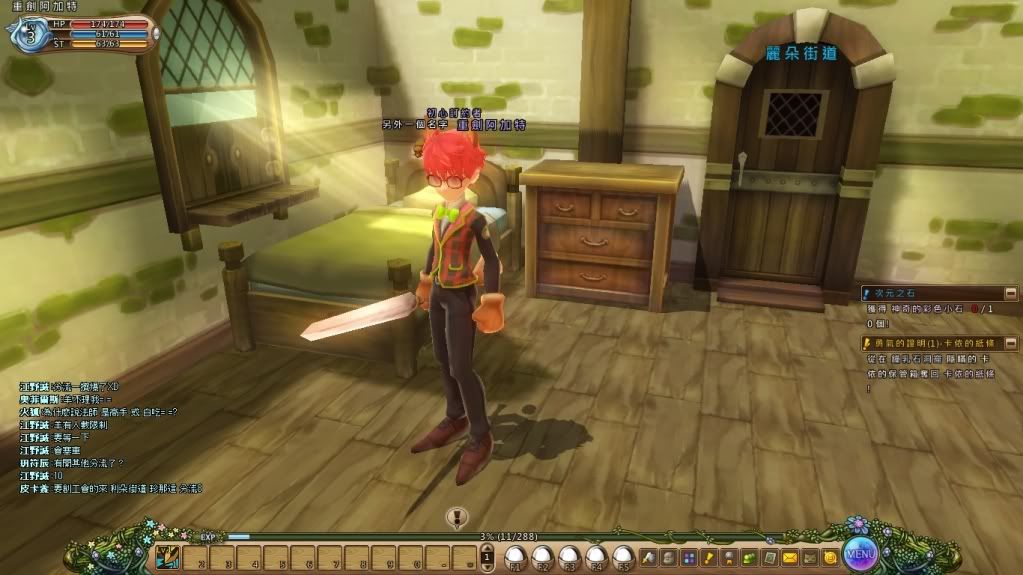The image size is (1023, 575).
Task: Select the F1 egg quick slot
Action: (516, 556)
